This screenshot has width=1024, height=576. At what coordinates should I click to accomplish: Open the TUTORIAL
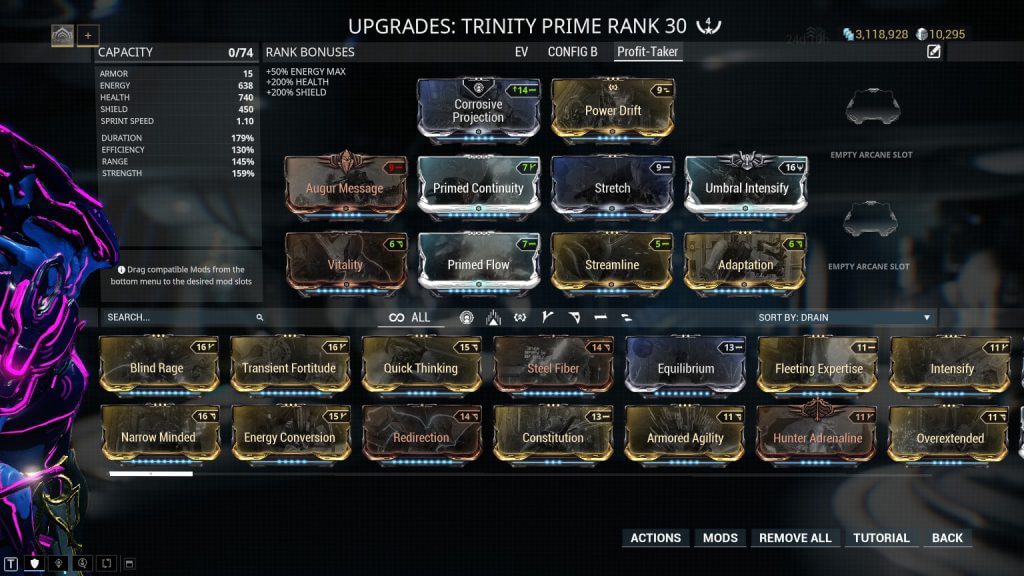pos(881,538)
